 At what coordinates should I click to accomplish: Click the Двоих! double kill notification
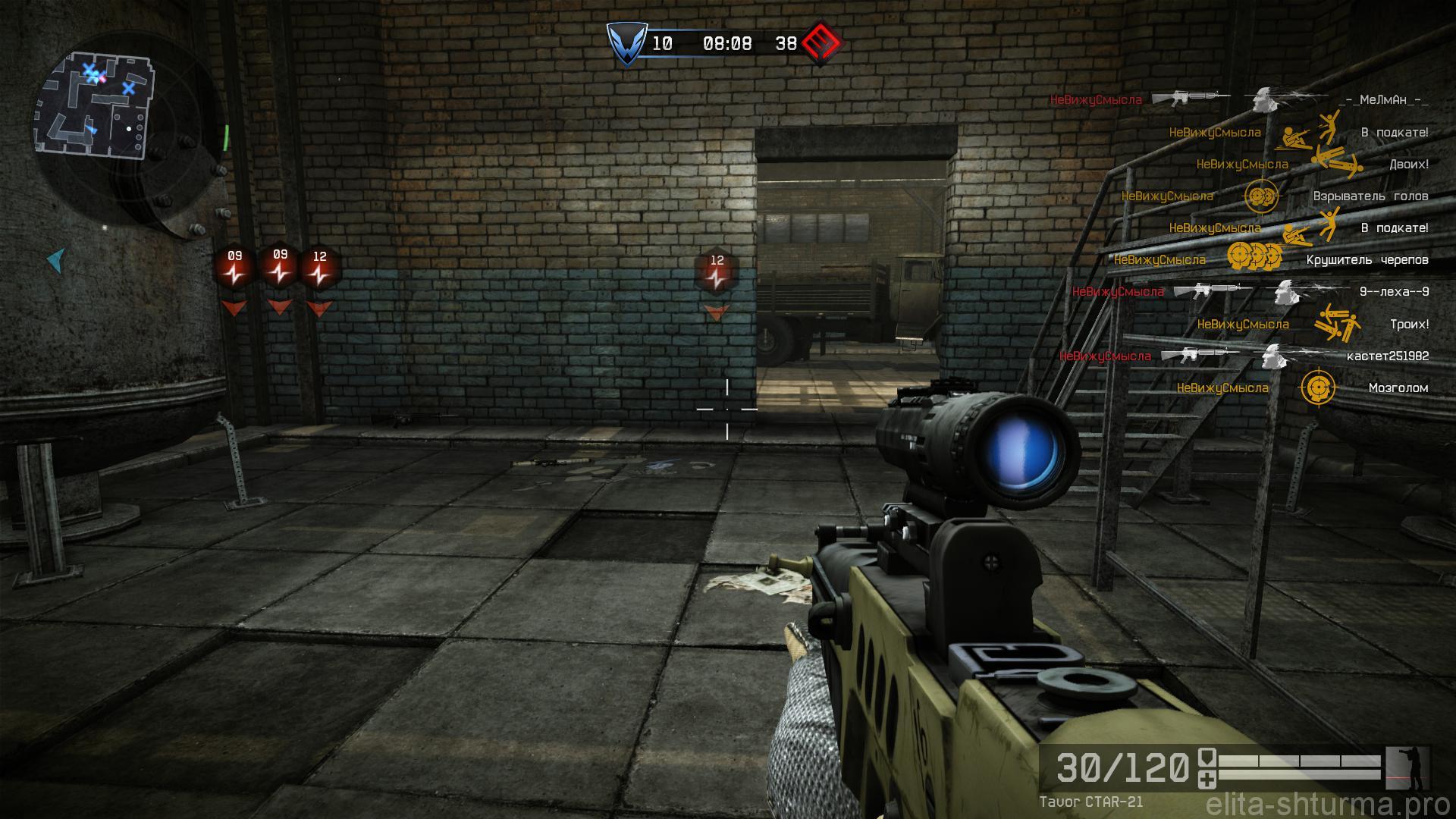pyautogui.click(x=1313, y=164)
